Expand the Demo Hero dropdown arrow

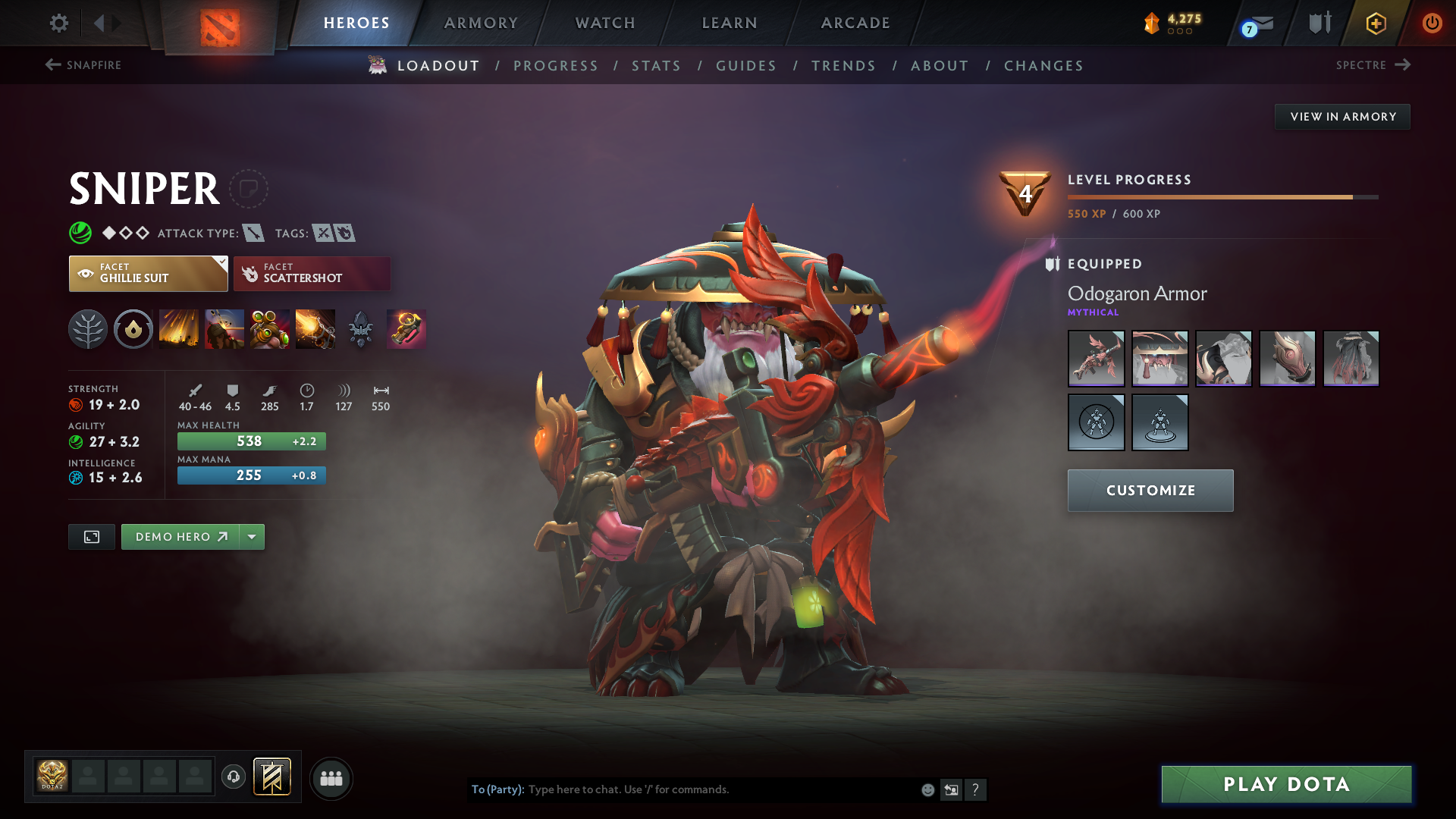click(252, 536)
